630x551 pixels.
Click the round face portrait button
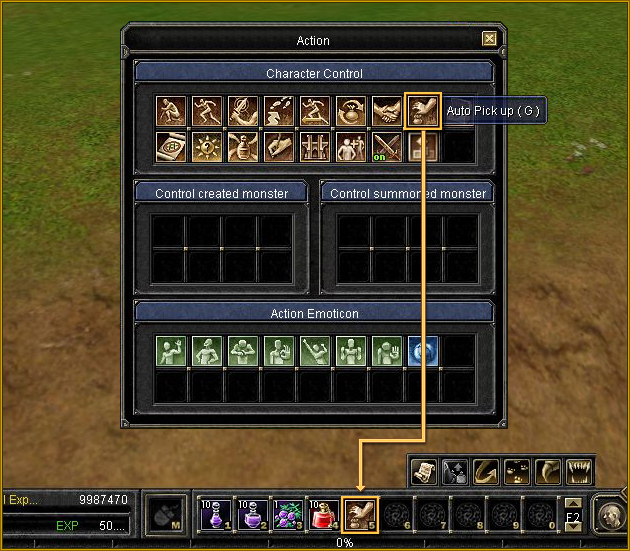[610, 514]
